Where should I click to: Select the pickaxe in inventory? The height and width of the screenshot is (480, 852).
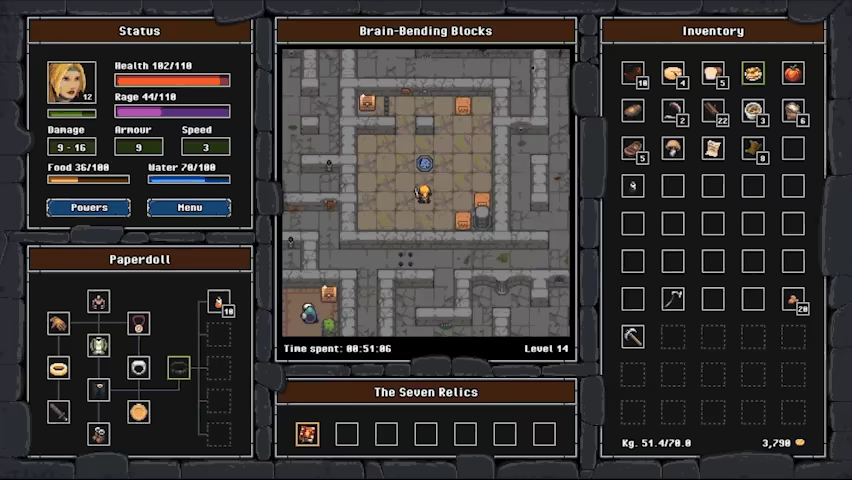(632, 336)
